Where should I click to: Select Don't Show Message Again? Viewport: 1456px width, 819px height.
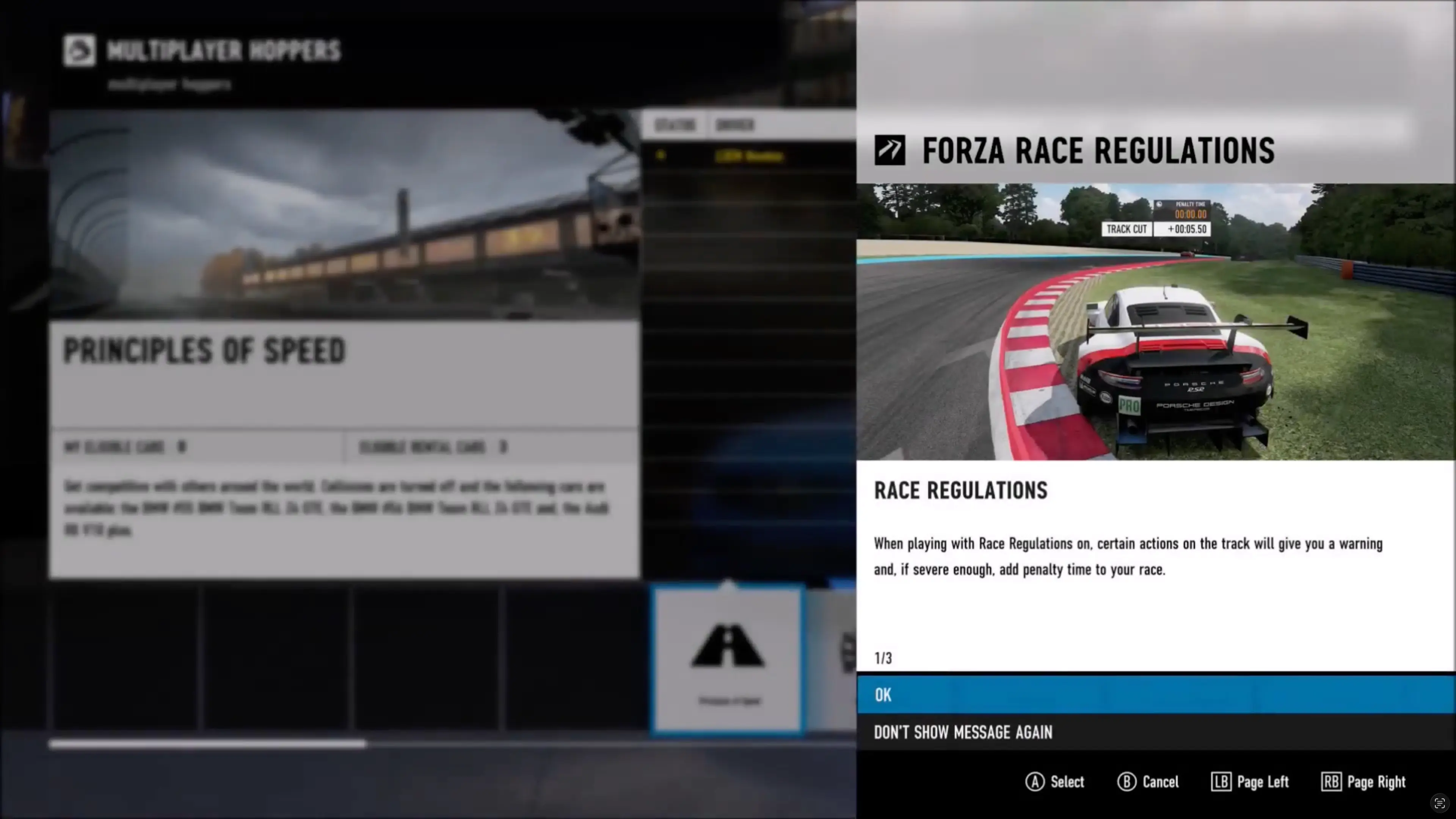coord(963,733)
